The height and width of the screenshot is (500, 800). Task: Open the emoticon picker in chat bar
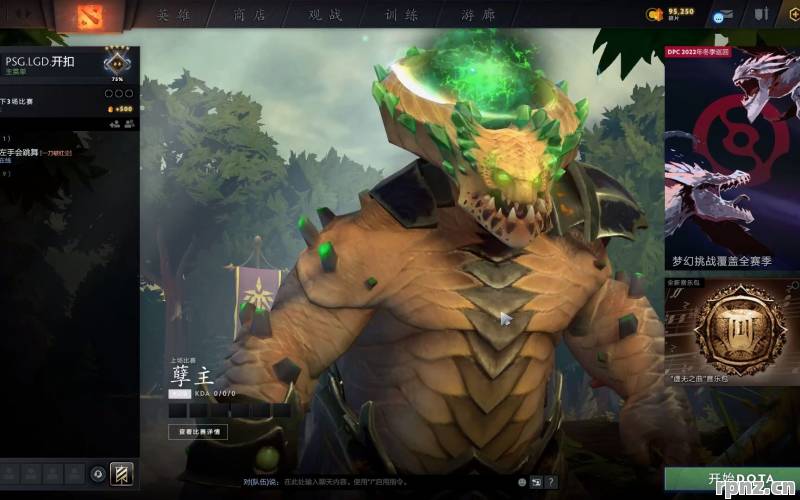[x=522, y=482]
